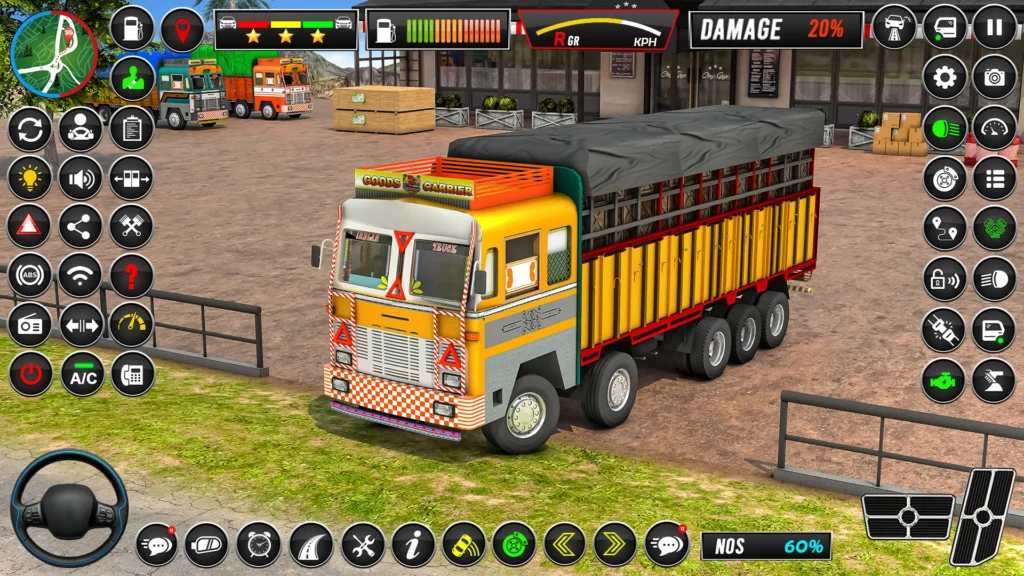Switch on the radio icon
Screen dimensions: 1024x576
29,324
